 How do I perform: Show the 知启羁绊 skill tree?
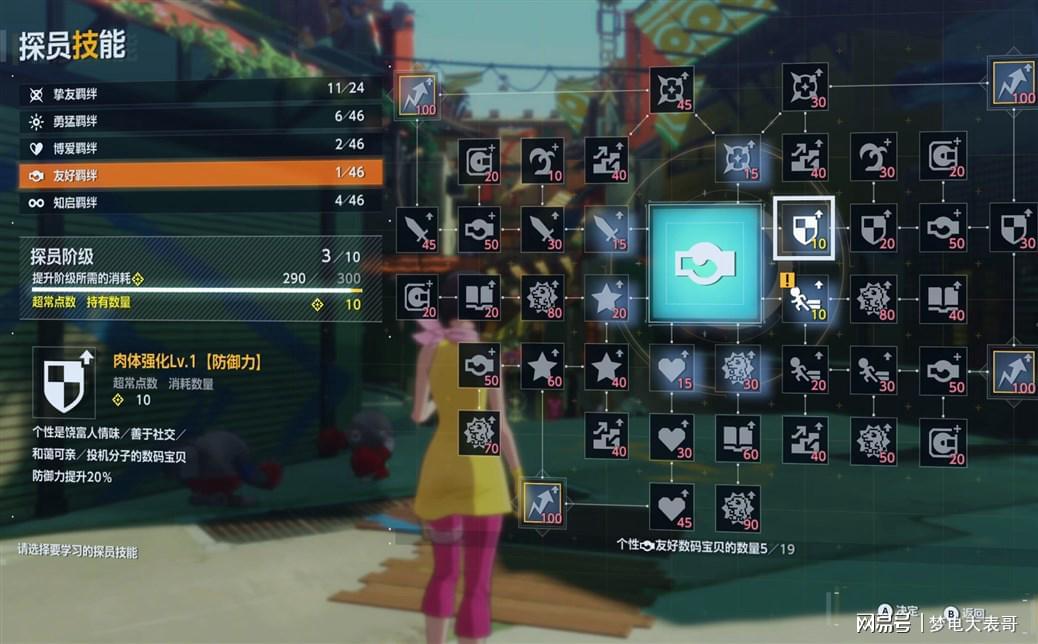[x=200, y=202]
